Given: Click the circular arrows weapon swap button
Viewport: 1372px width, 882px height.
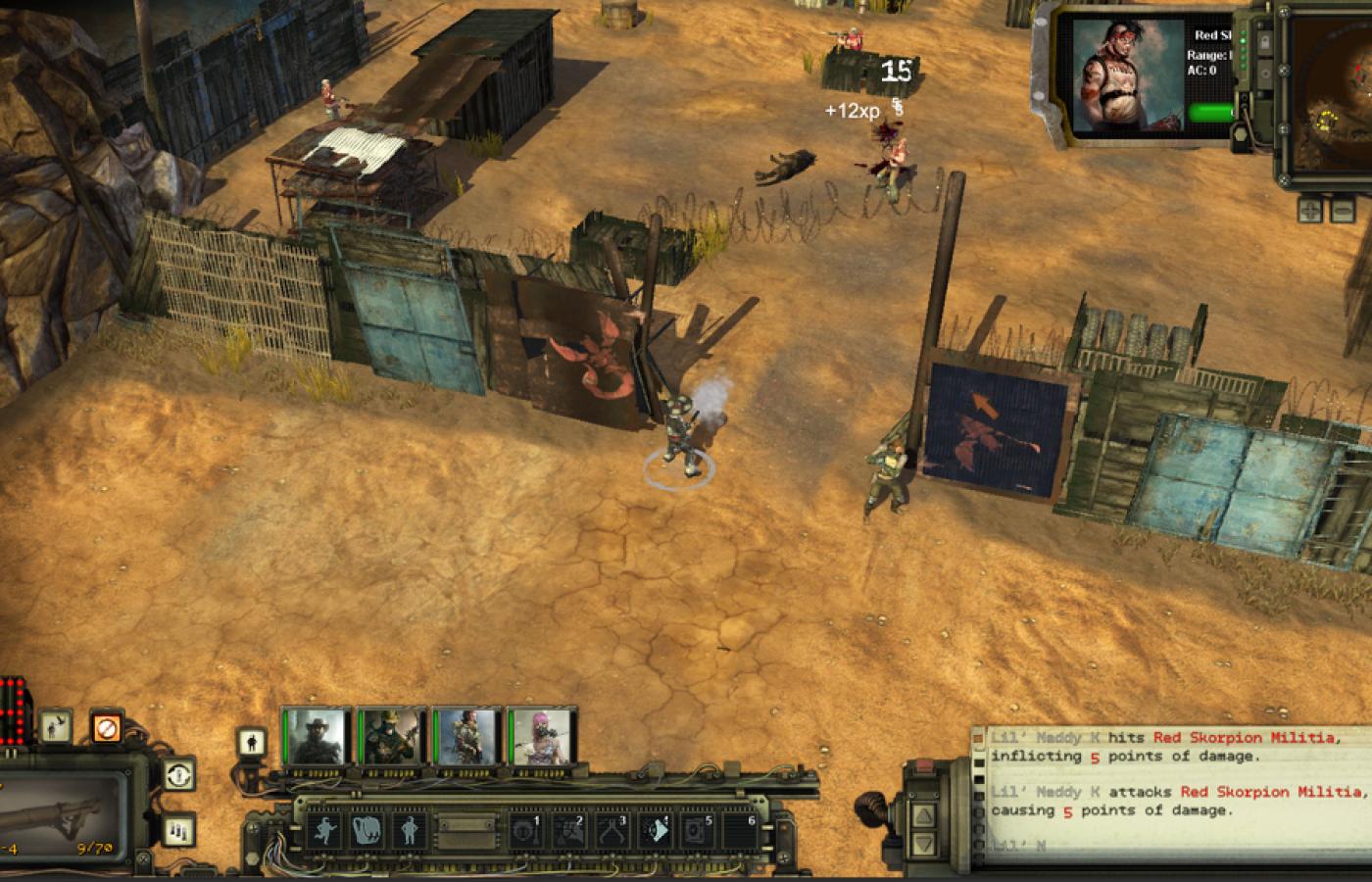Looking at the screenshot, I should tap(177, 774).
